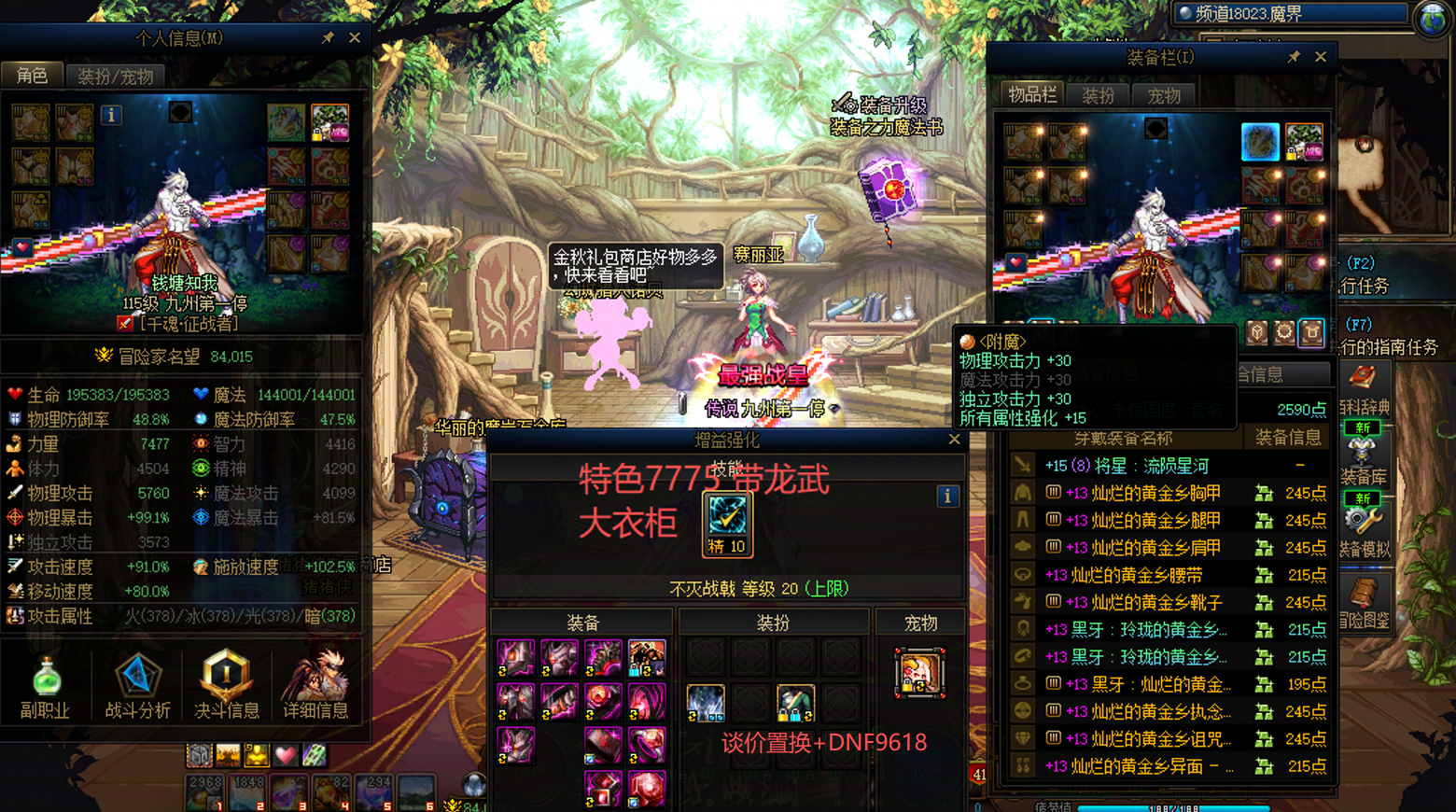Open 战斗分析 combat analysis
This screenshot has height=812, width=1456.
[x=137, y=687]
